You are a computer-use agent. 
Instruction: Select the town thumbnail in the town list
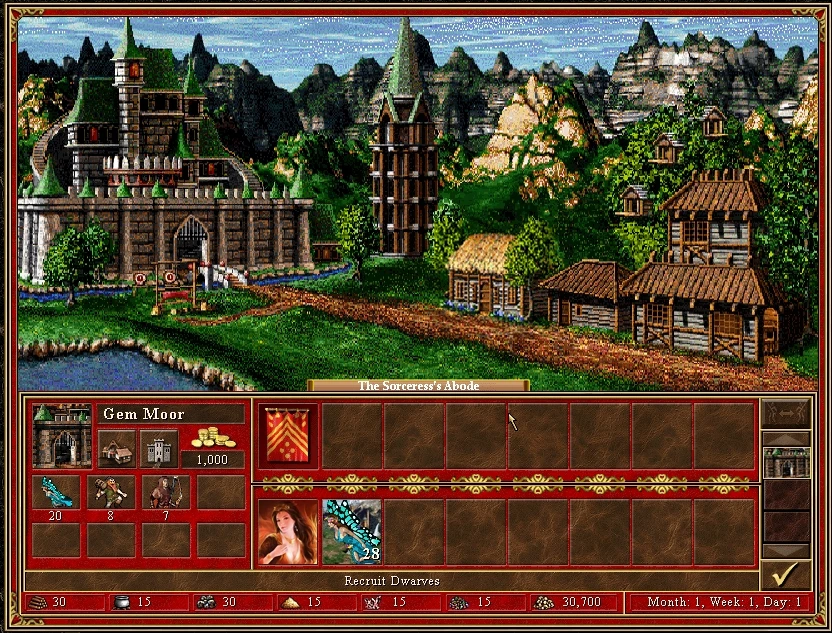tap(785, 462)
